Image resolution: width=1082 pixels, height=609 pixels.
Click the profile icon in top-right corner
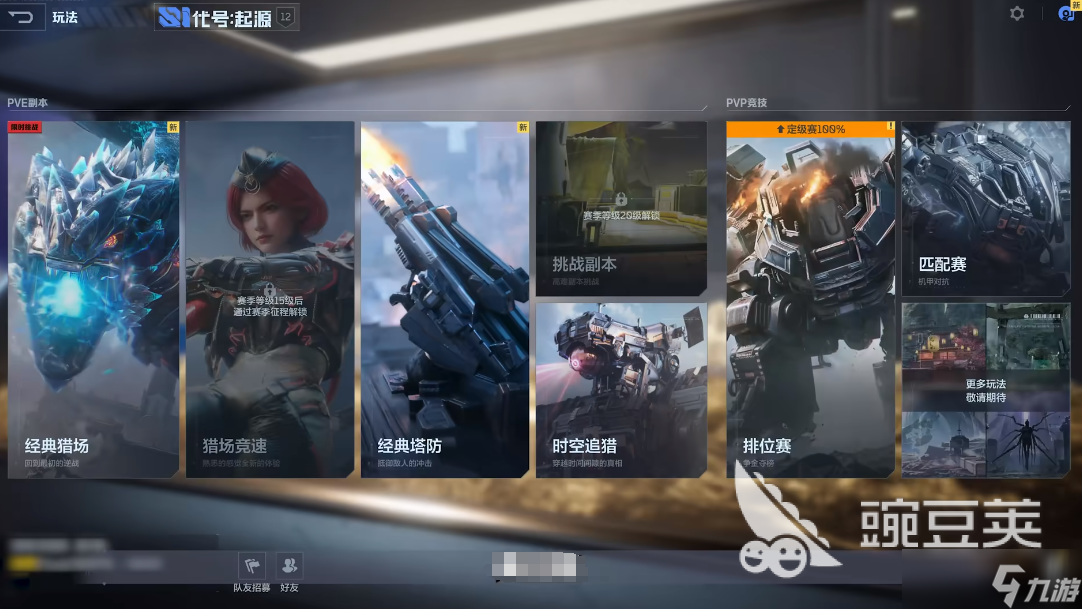tap(1066, 14)
